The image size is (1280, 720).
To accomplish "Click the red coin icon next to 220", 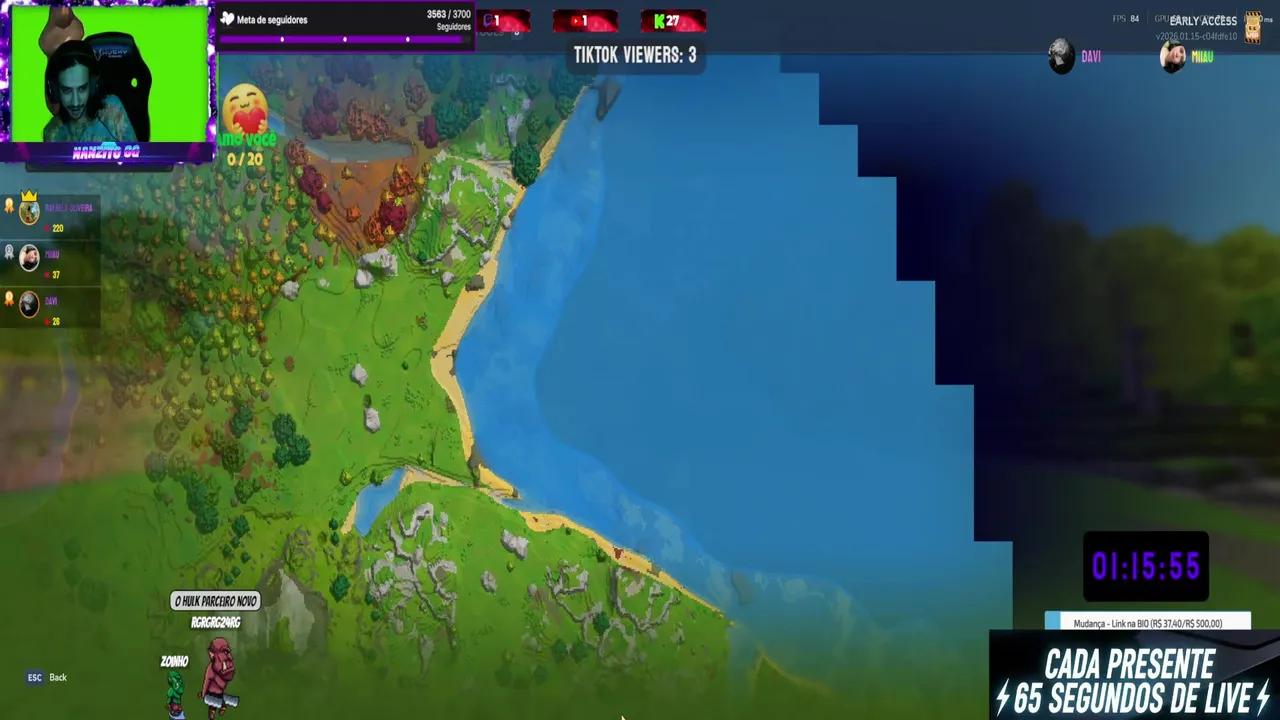I will pyautogui.click(x=48, y=229).
